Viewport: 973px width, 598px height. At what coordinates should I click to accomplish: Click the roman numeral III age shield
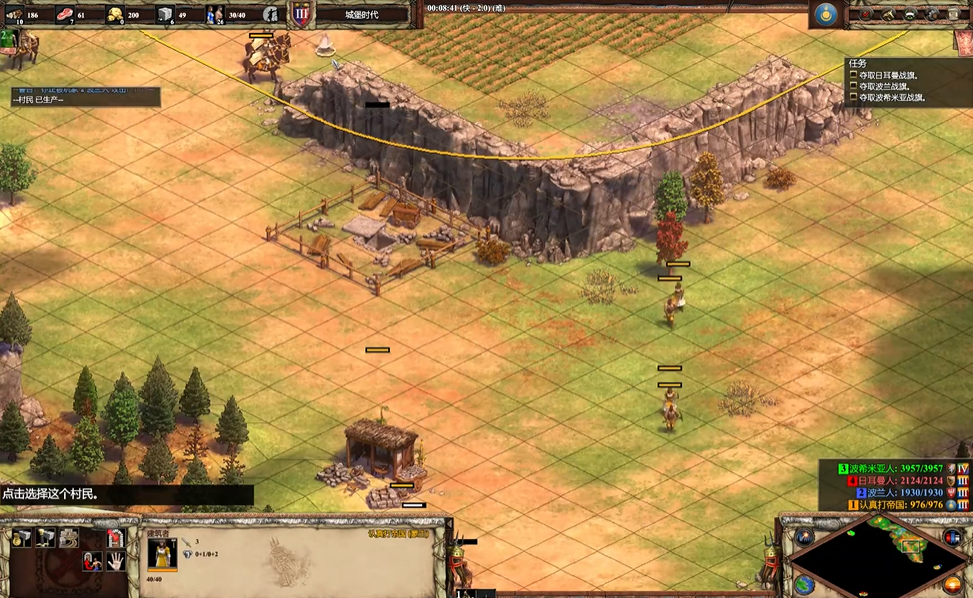point(301,14)
